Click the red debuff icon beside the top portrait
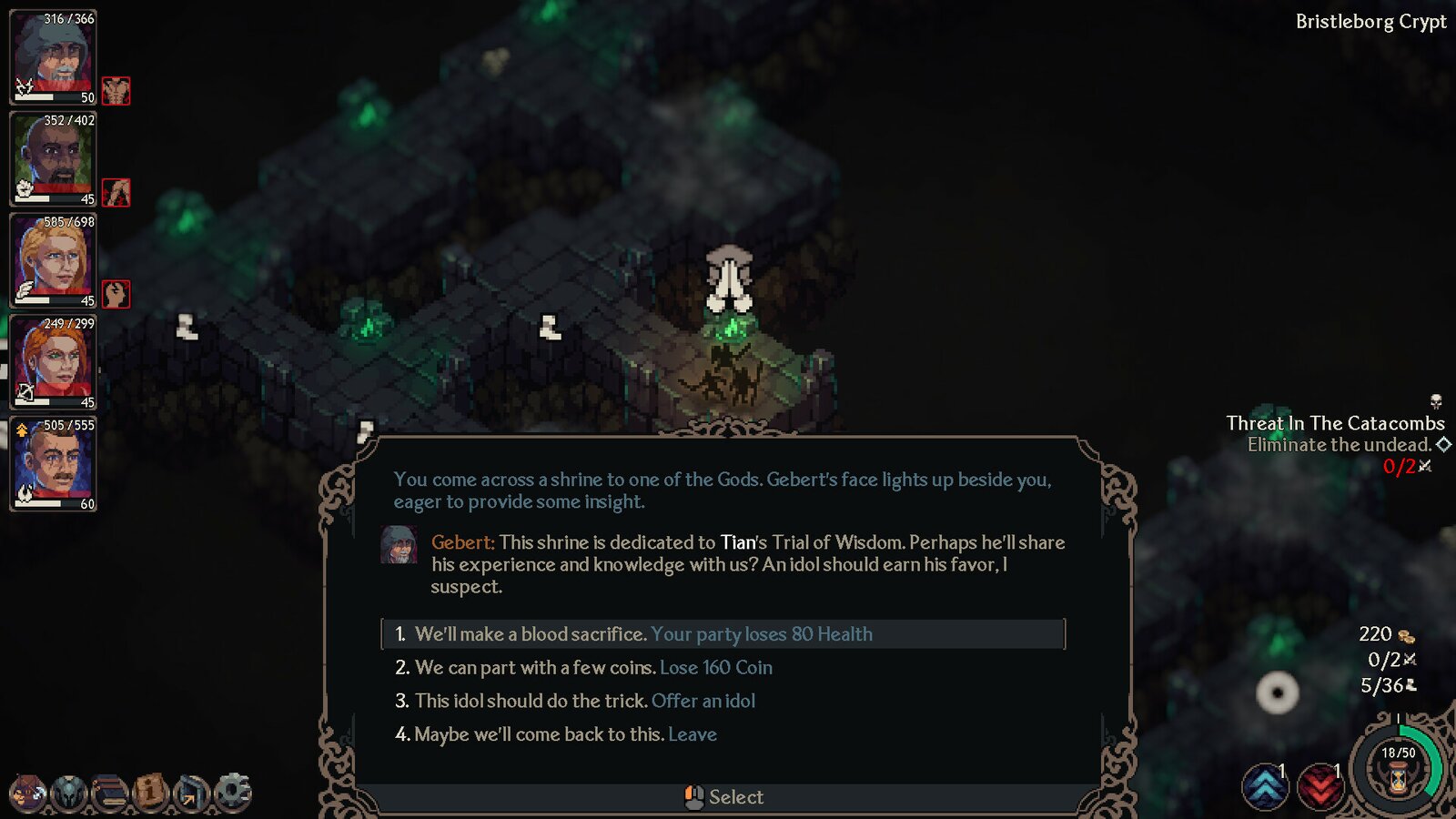This screenshot has width=1456, height=819. pos(116,92)
